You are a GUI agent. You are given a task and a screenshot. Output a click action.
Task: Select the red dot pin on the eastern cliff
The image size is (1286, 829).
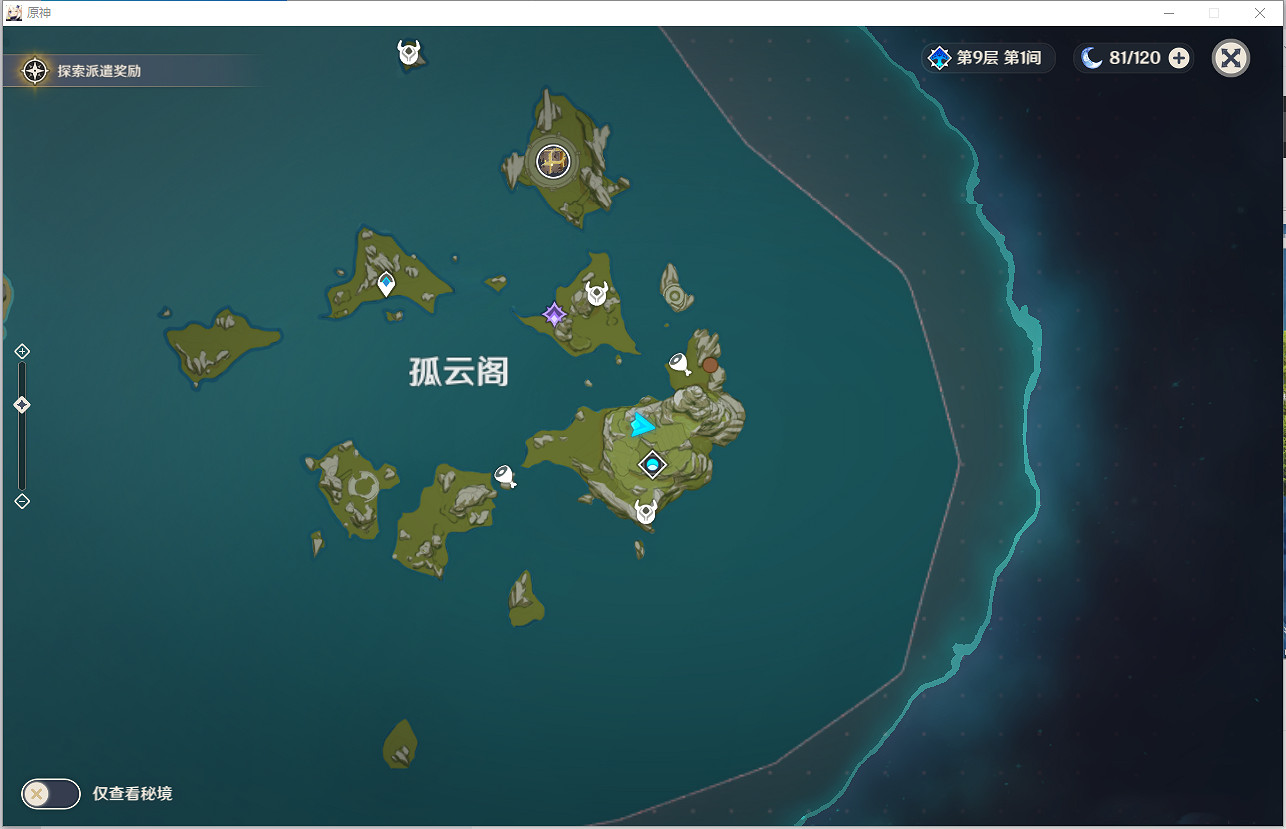pos(710,366)
